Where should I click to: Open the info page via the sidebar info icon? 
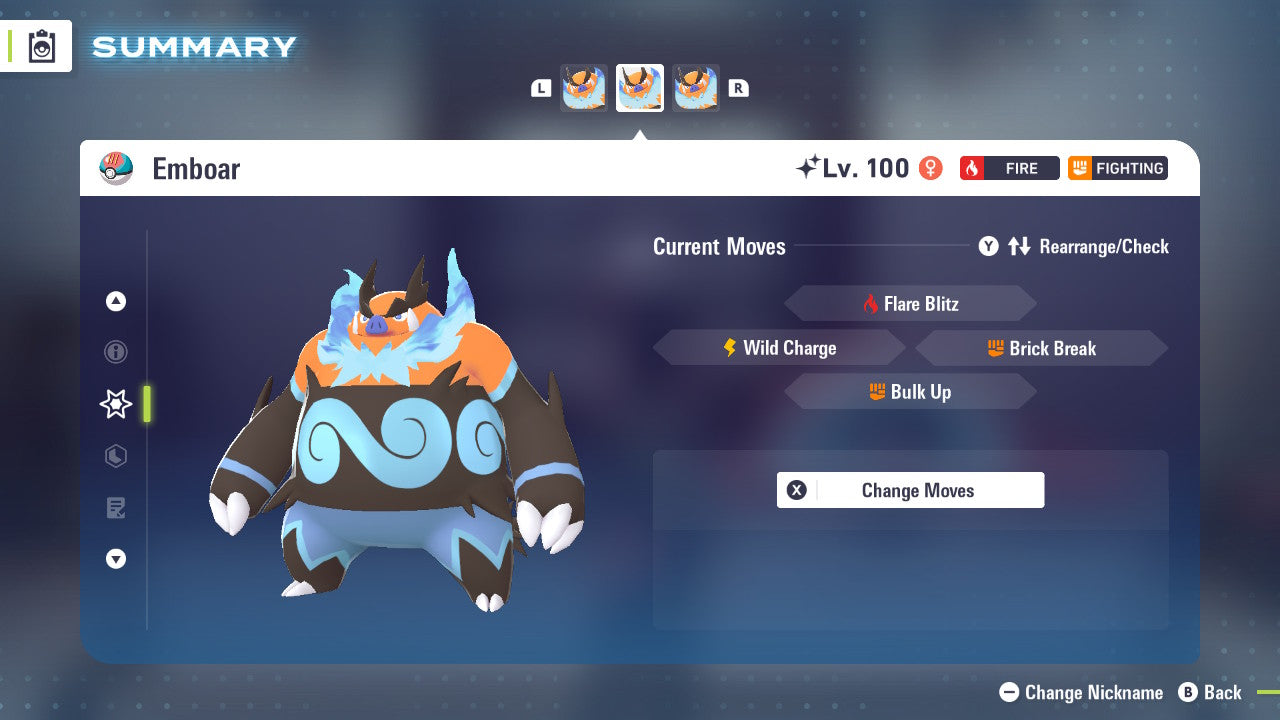pyautogui.click(x=115, y=352)
